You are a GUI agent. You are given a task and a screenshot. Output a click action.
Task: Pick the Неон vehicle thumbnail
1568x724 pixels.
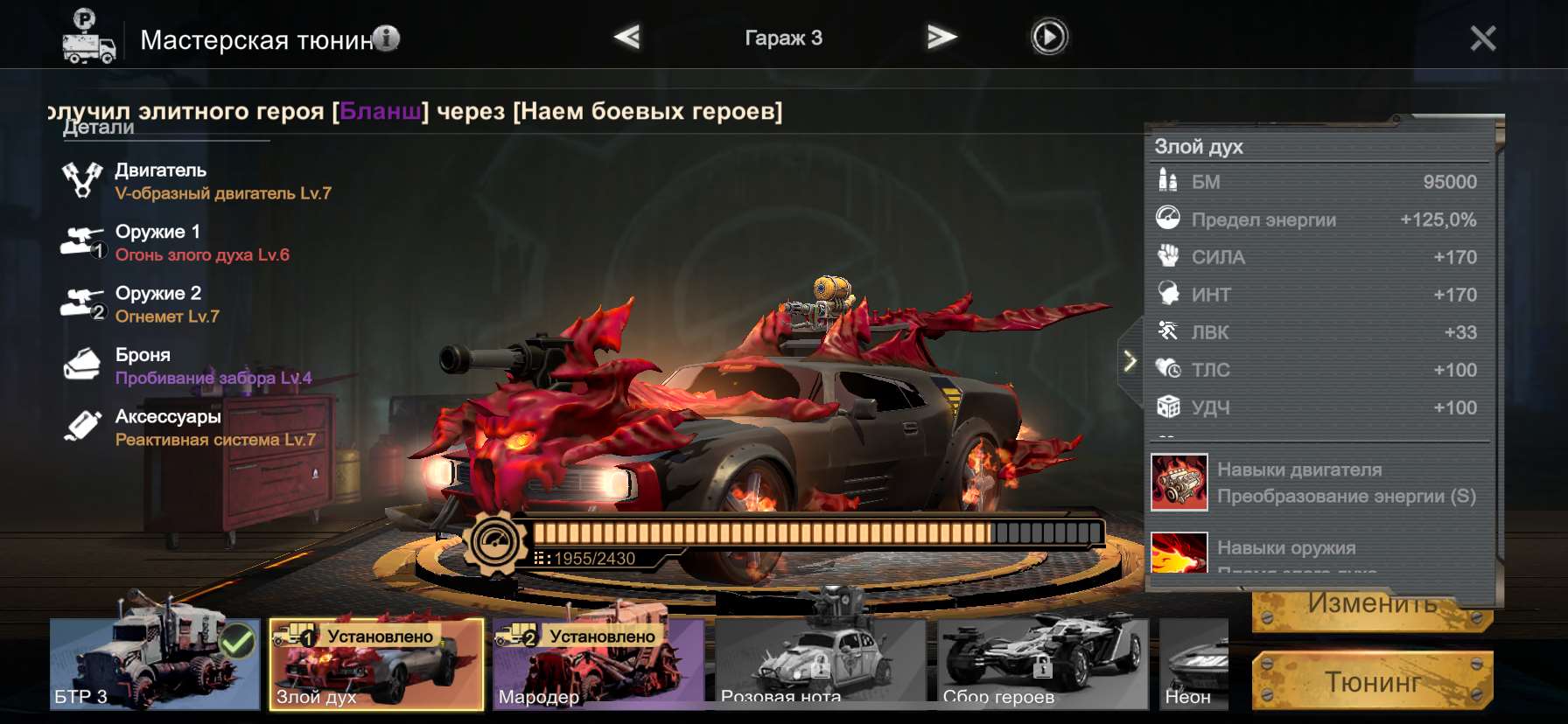coord(1193,664)
